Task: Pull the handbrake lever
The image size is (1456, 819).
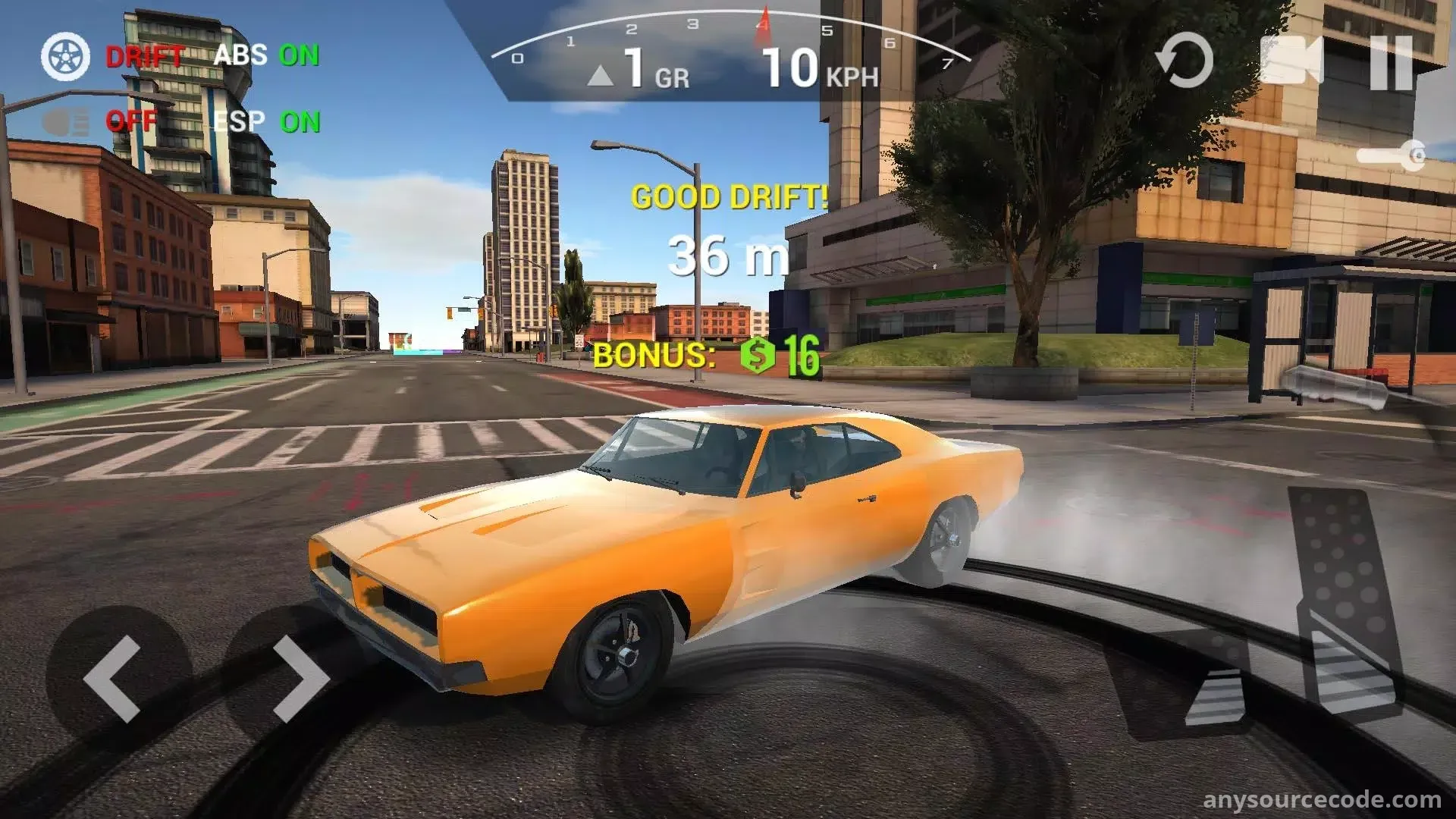Action: click(x=1336, y=387)
